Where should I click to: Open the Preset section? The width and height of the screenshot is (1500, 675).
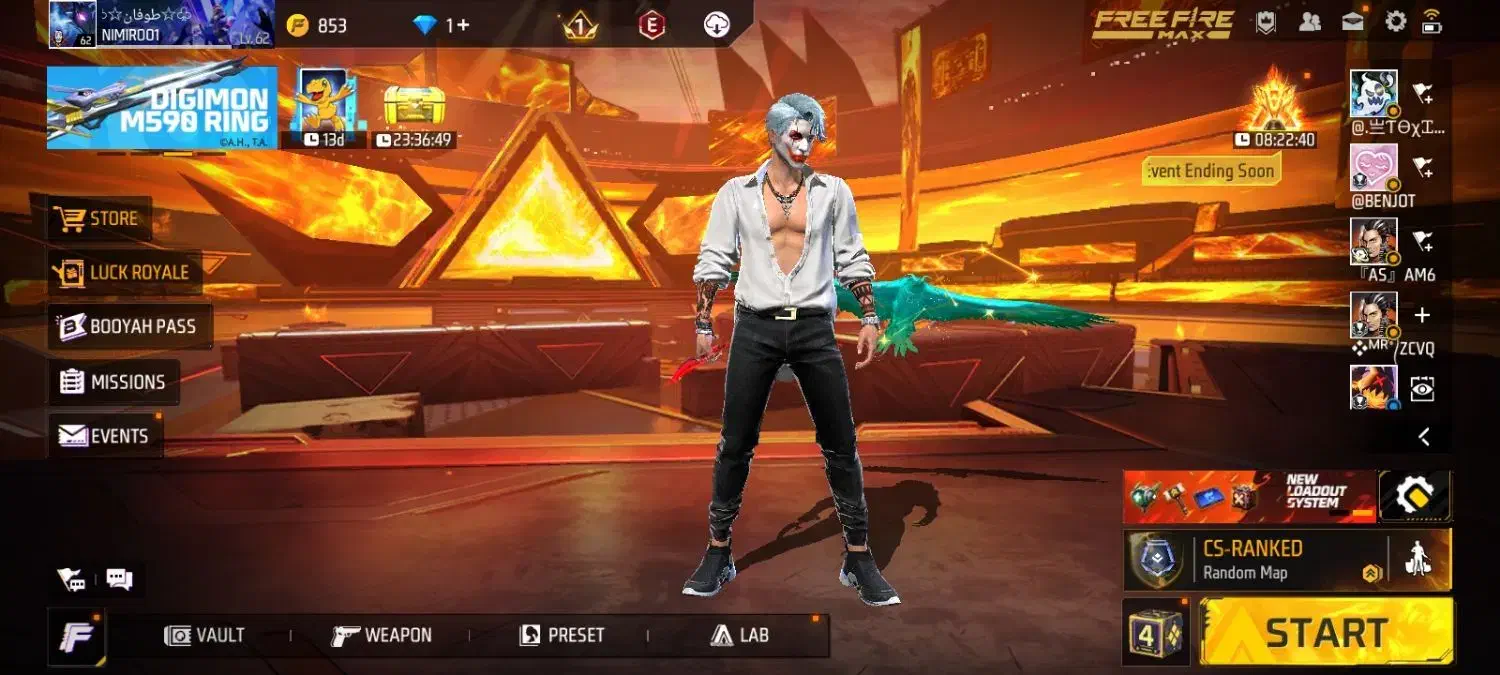click(x=562, y=635)
